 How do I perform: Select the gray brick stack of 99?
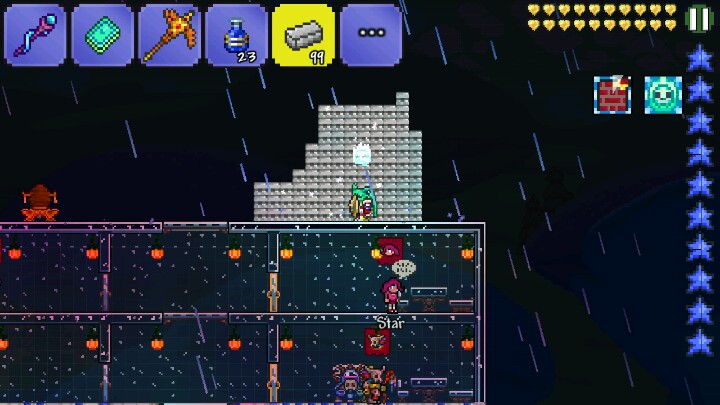(x=303, y=35)
